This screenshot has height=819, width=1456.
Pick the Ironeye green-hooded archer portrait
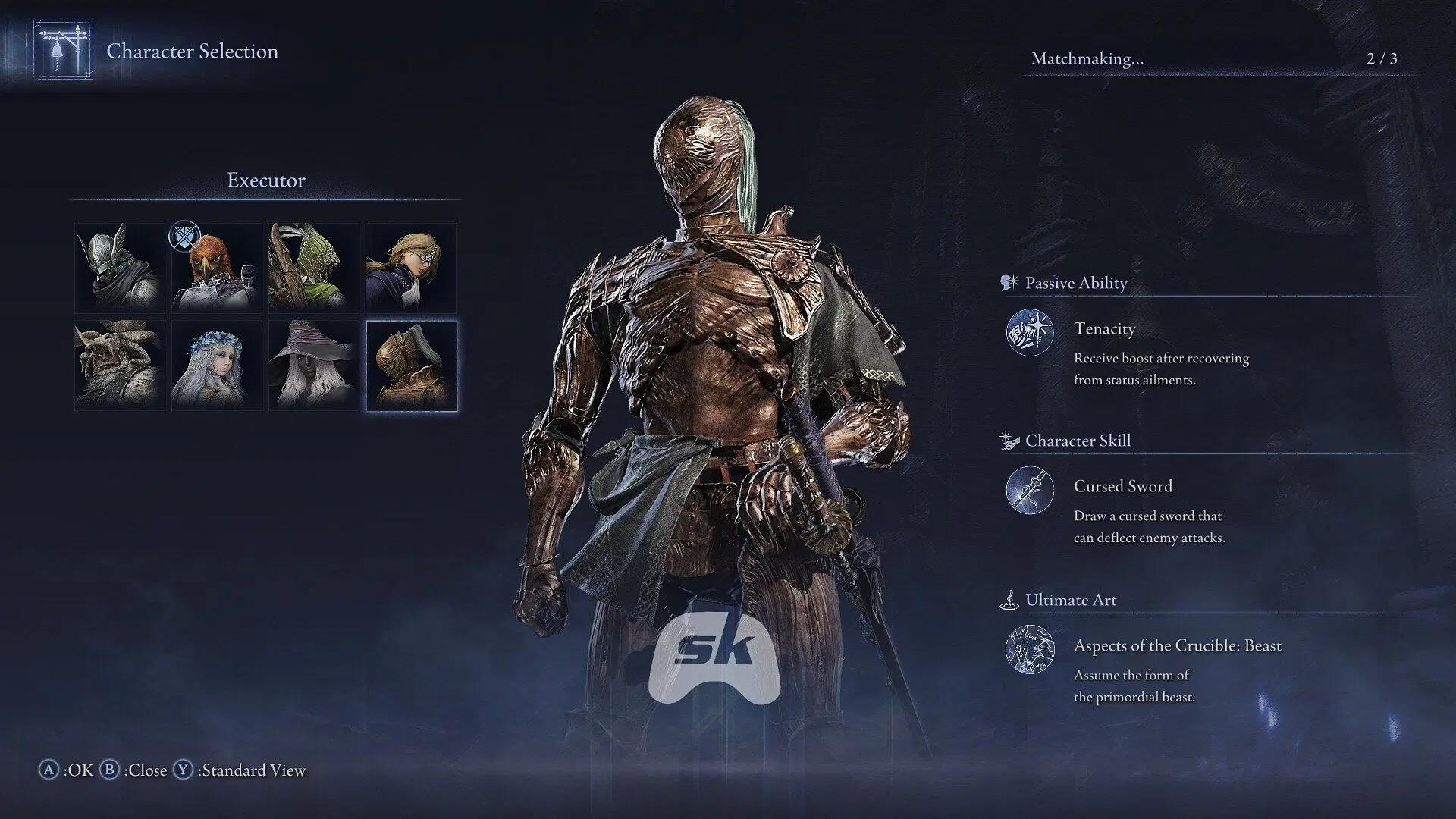314,268
